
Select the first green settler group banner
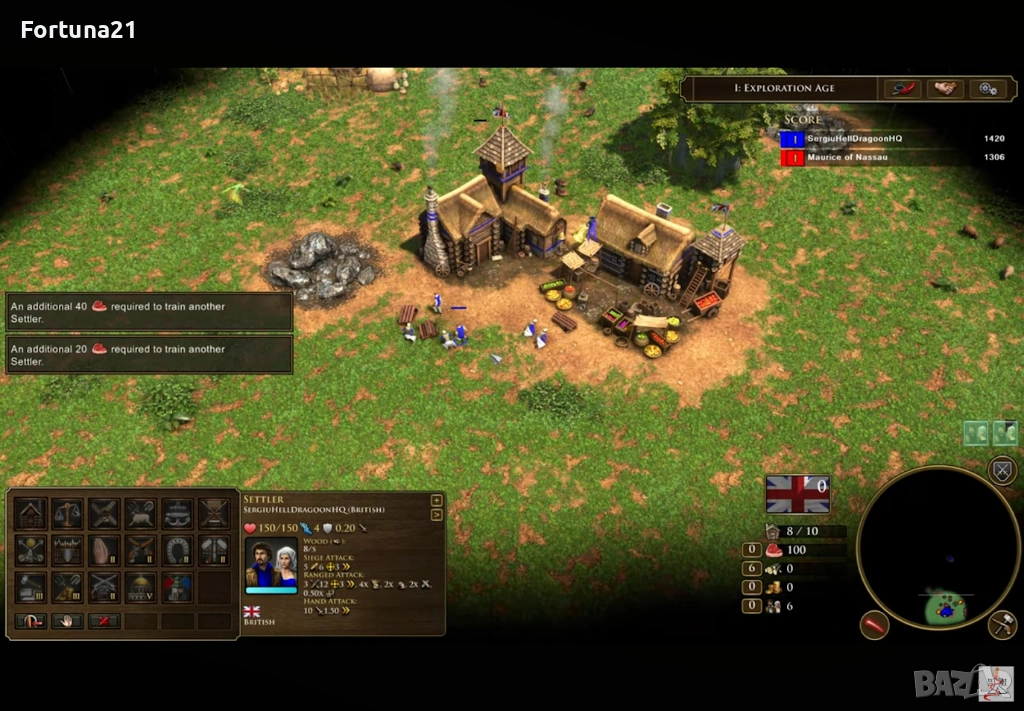click(976, 433)
